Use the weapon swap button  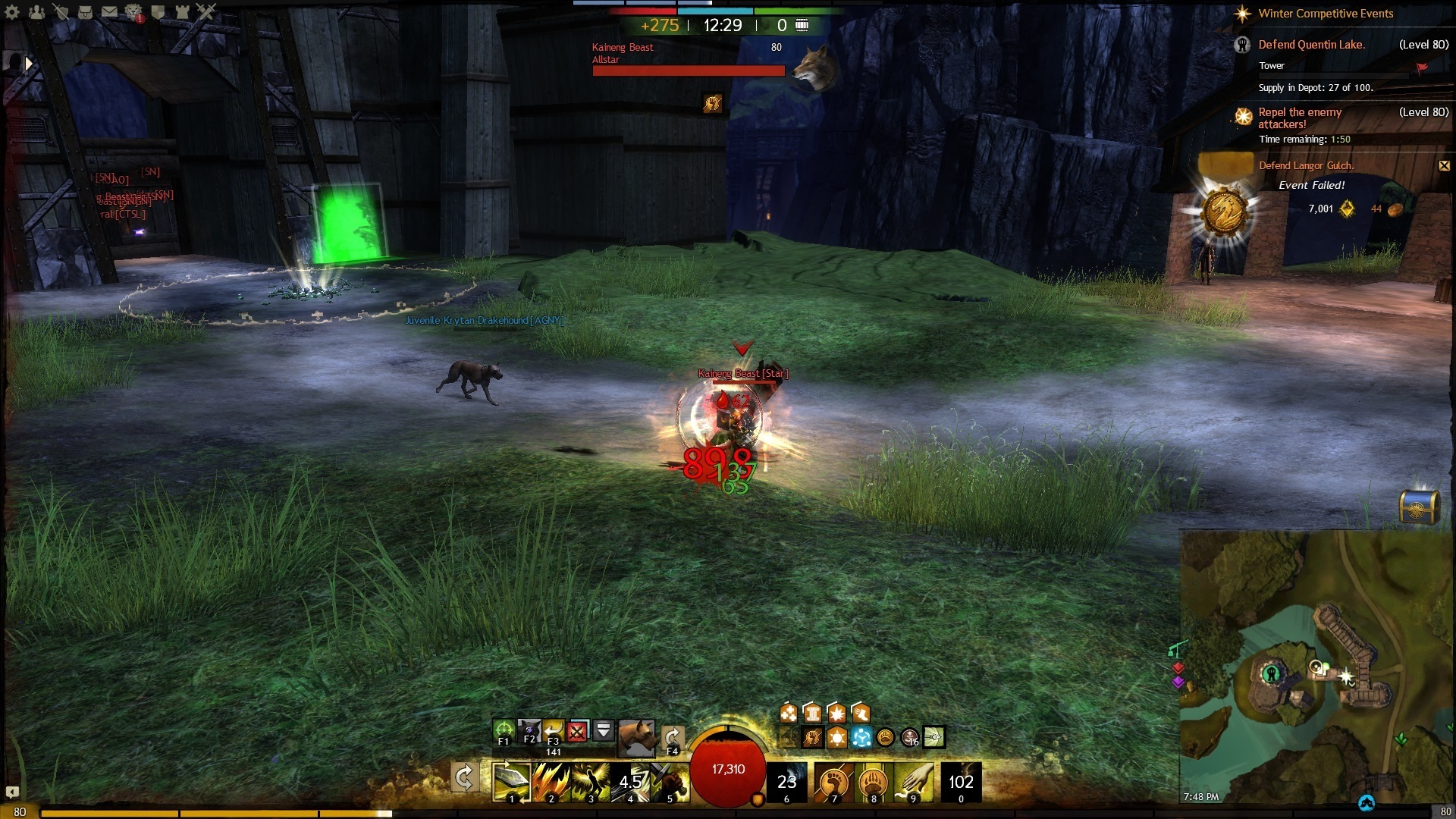click(x=464, y=777)
